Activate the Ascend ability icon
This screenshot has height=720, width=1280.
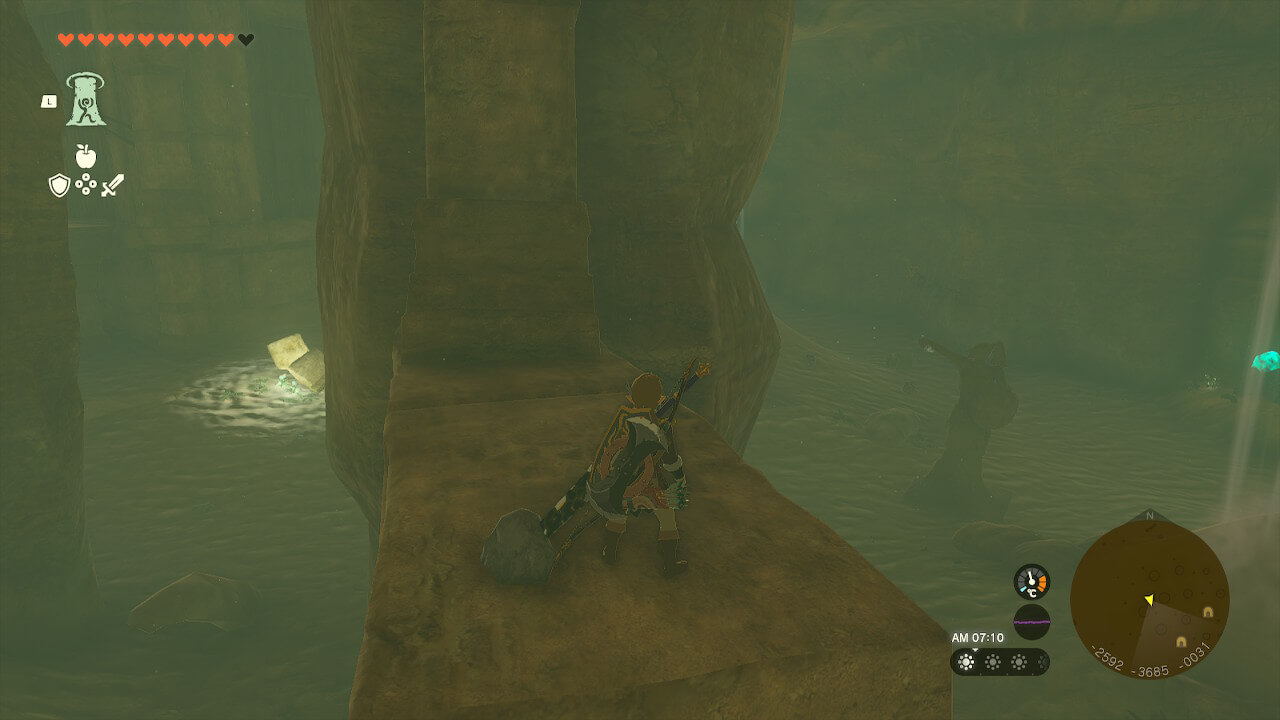click(x=86, y=100)
